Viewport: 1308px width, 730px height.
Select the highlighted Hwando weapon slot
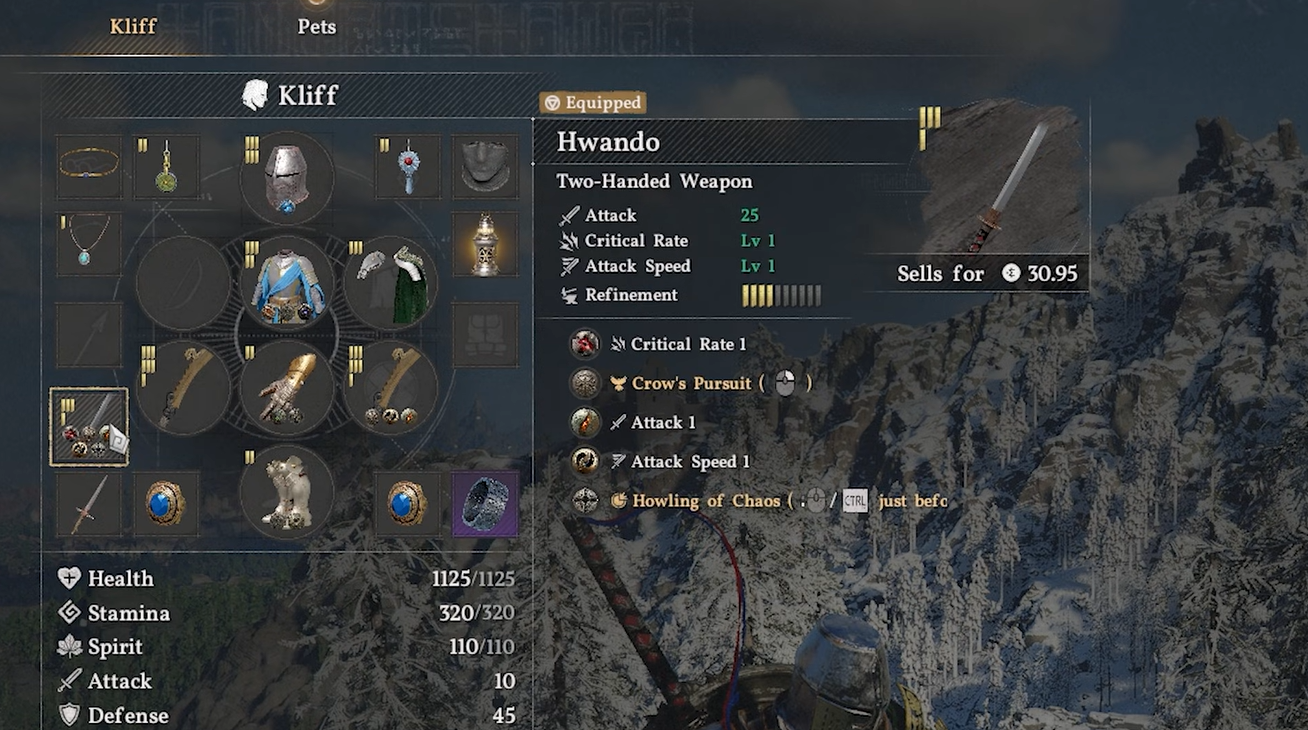click(89, 427)
